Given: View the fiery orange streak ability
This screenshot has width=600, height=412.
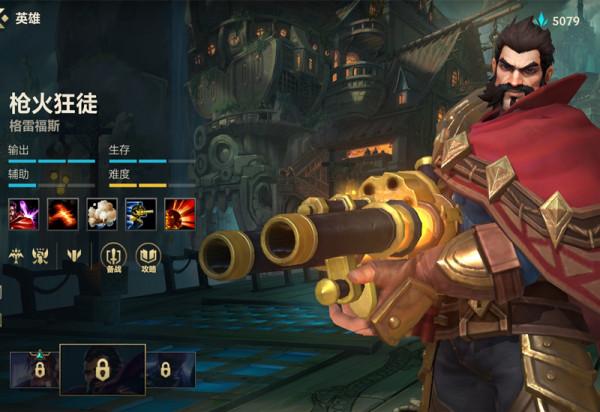Looking at the screenshot, I should (x=62, y=212).
